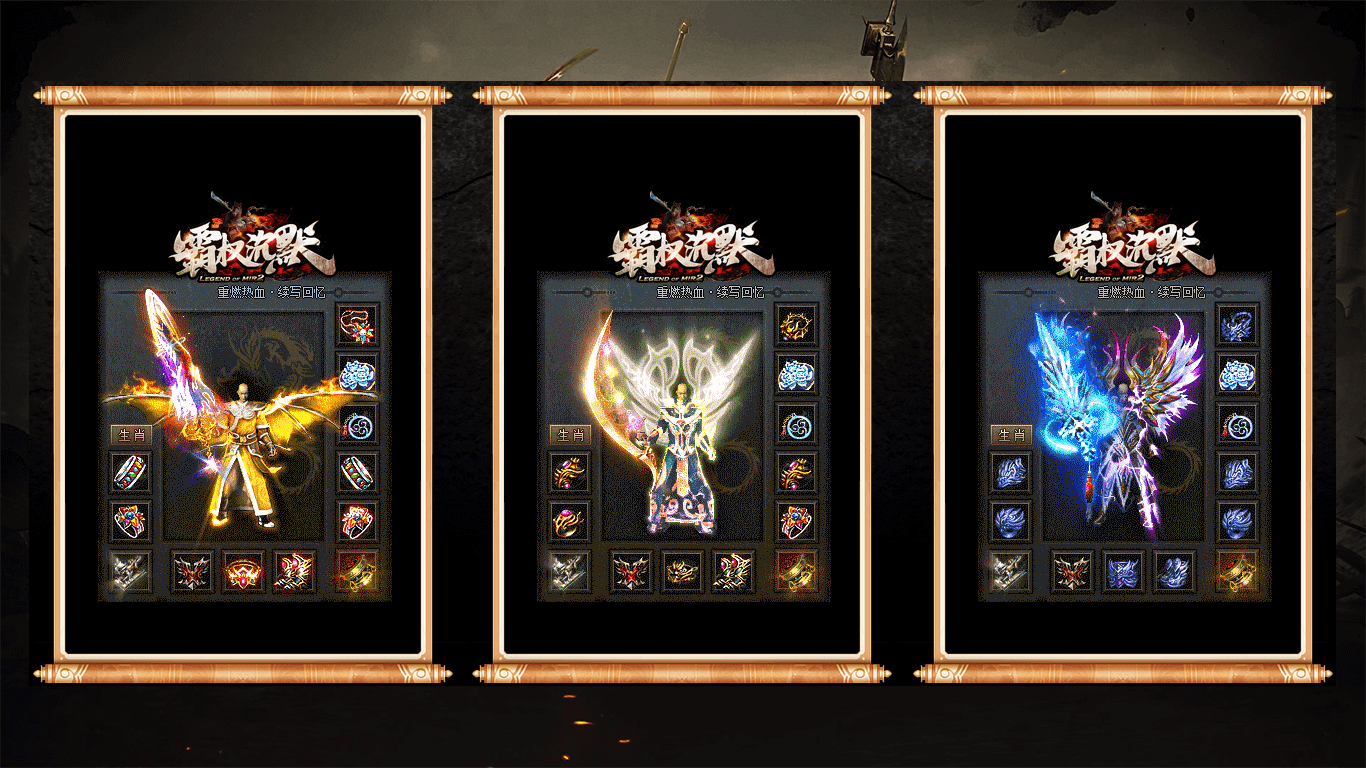The height and width of the screenshot is (768, 1366).
Task: Select the blue lotus slot in yellow-robed panel
Action: coord(357,374)
